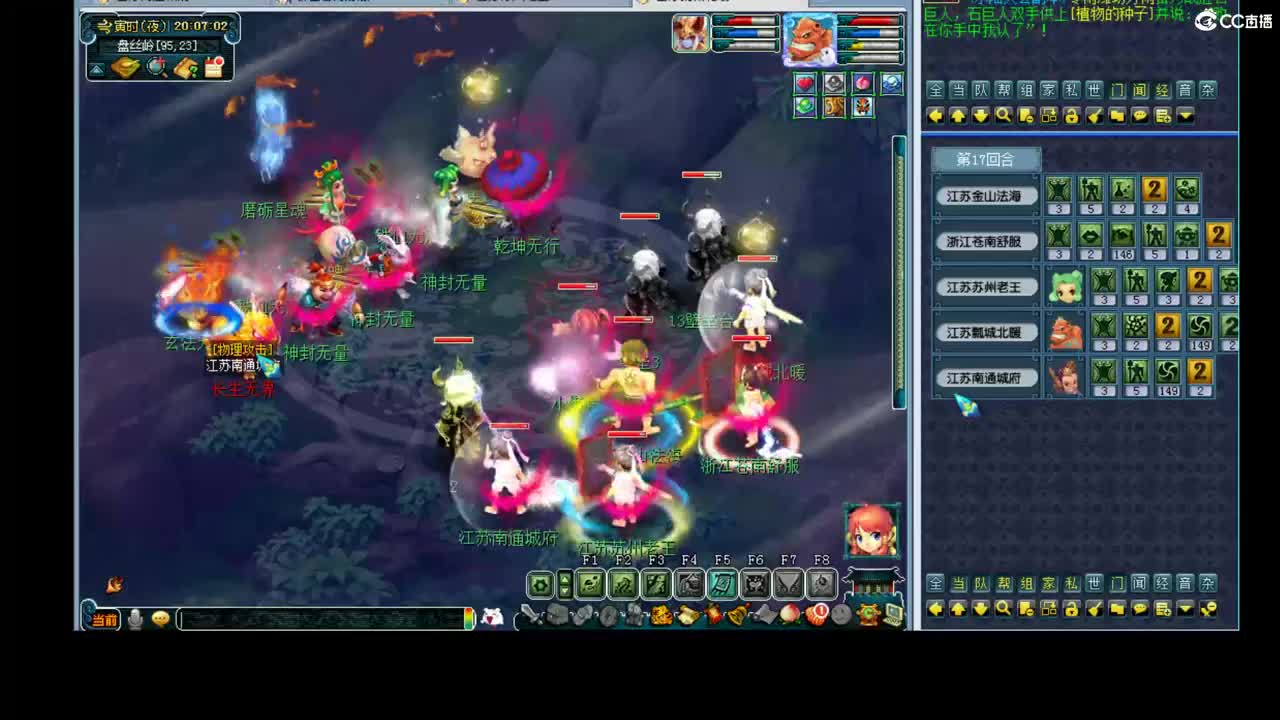Select the F5 highlighted scroll skill icon
Screen dimensions: 1280x720
(723, 582)
